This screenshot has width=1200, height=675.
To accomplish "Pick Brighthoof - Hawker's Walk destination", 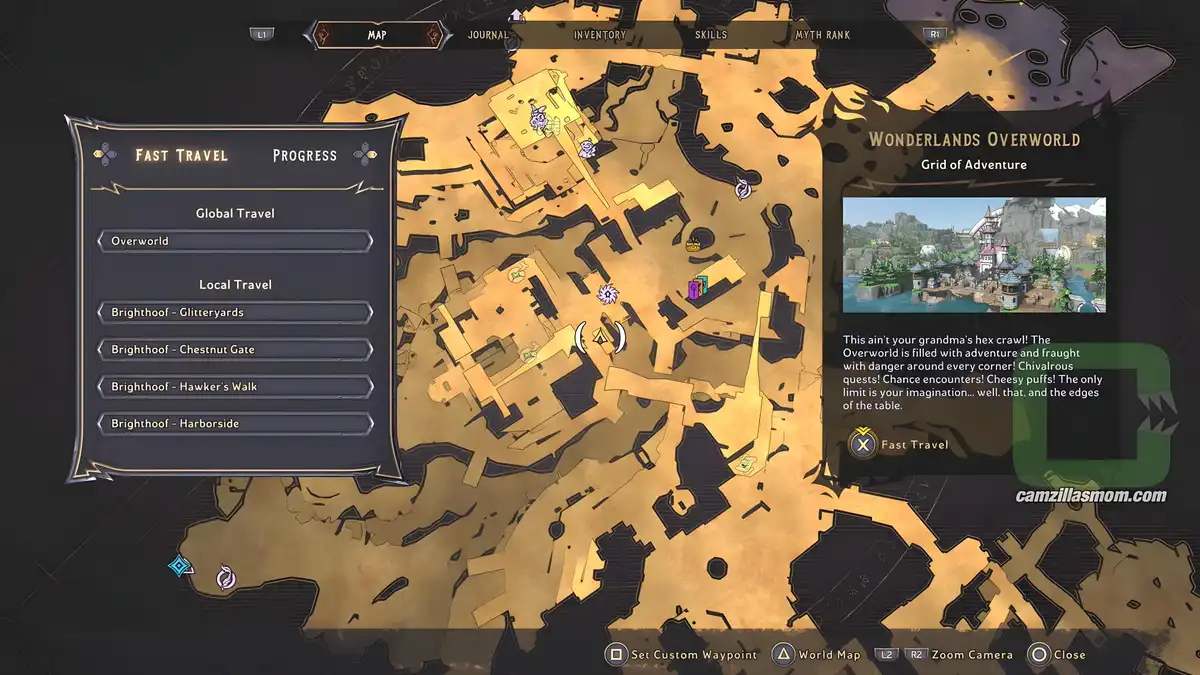I will (x=235, y=387).
